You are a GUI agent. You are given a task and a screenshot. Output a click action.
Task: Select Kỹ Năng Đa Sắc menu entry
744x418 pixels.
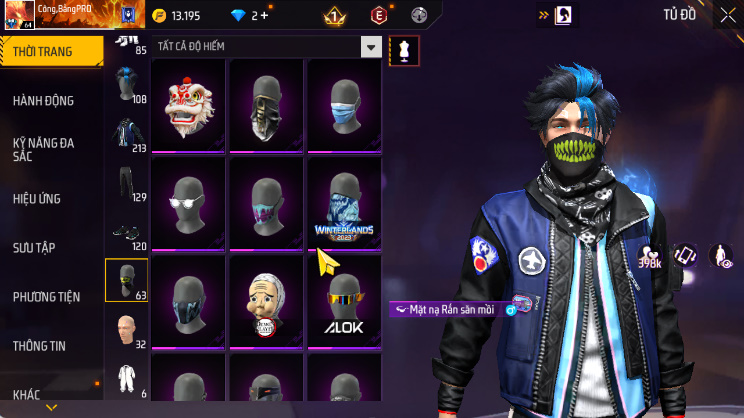[44, 150]
